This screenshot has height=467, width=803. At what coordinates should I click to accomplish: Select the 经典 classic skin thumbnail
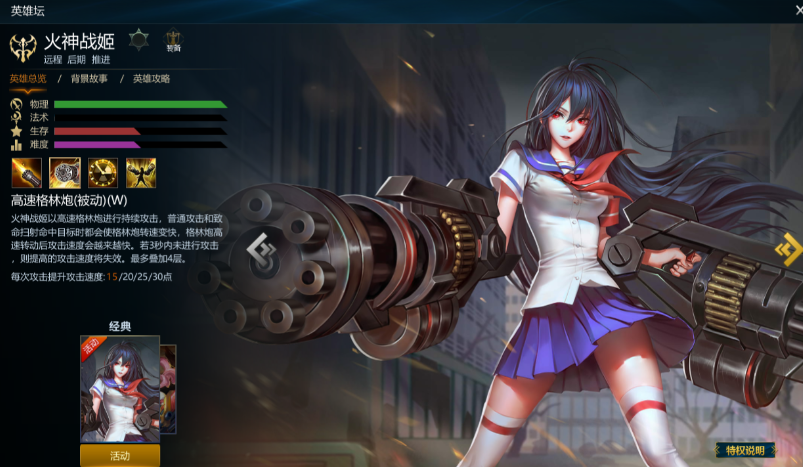pyautogui.click(x=119, y=388)
